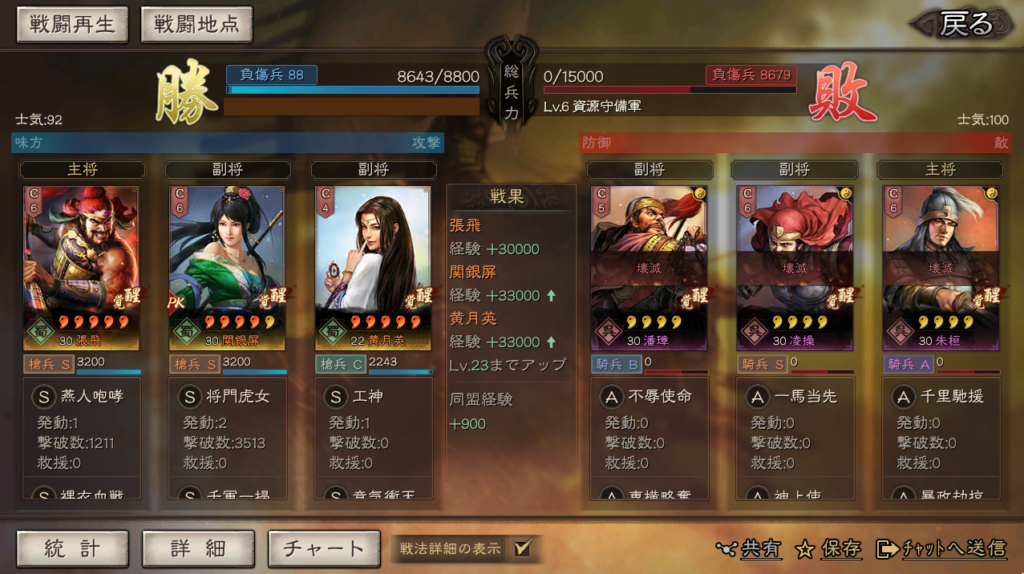Toggle the 戦法詳細の表示 checkbox
Viewport: 1024px width, 574px height.
pyautogui.click(x=521, y=548)
